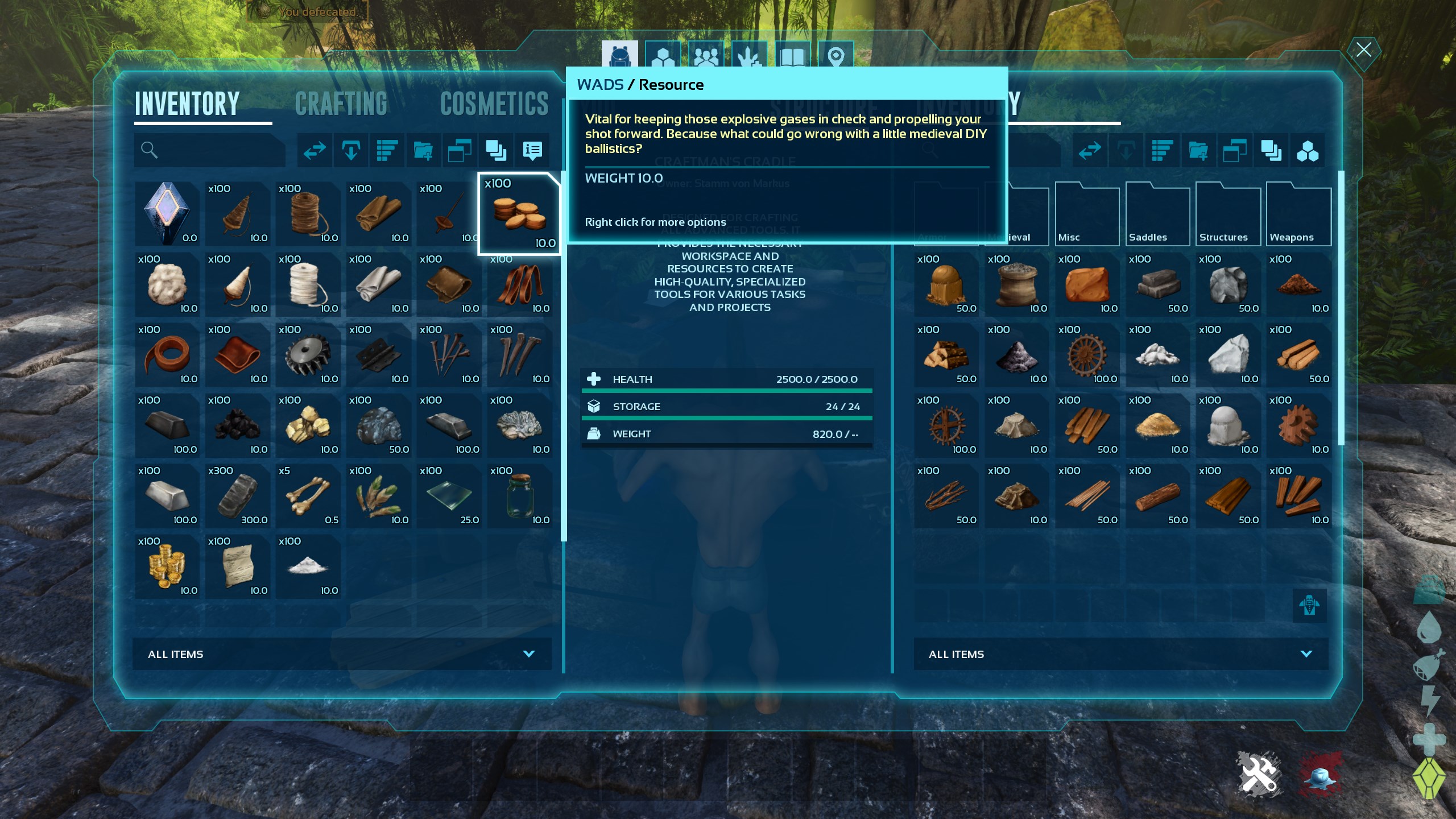Click the Health bar of the Craftman's Cradle
This screenshot has height=819, width=1456.
click(x=727, y=379)
